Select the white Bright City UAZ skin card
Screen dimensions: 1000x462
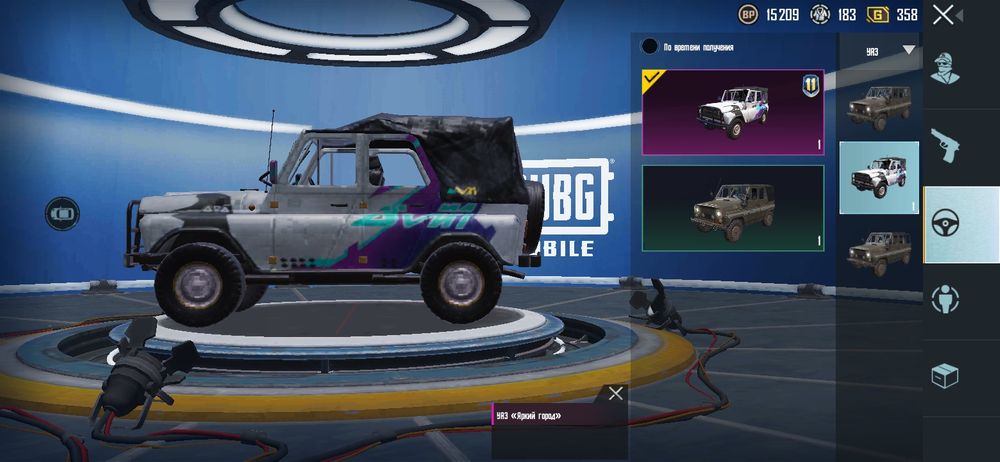tap(733, 112)
